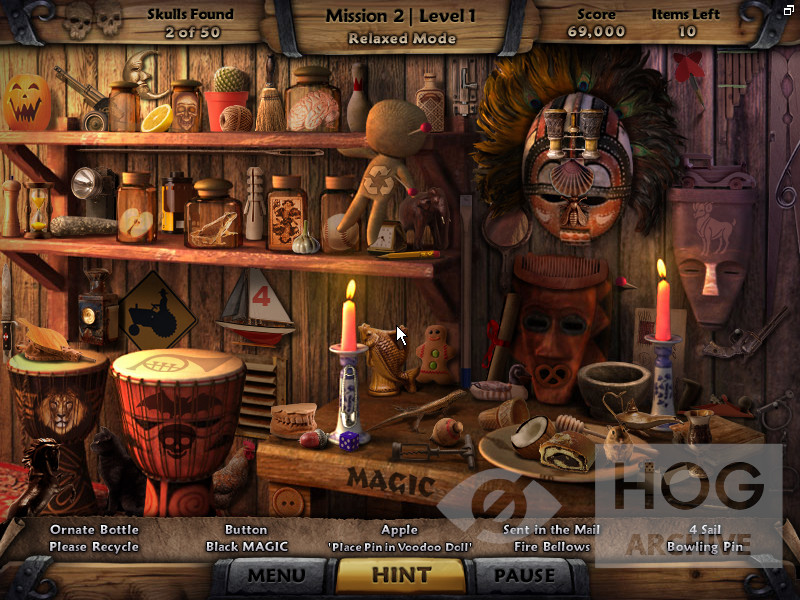Pause the game with PAUSE button

(x=524, y=575)
